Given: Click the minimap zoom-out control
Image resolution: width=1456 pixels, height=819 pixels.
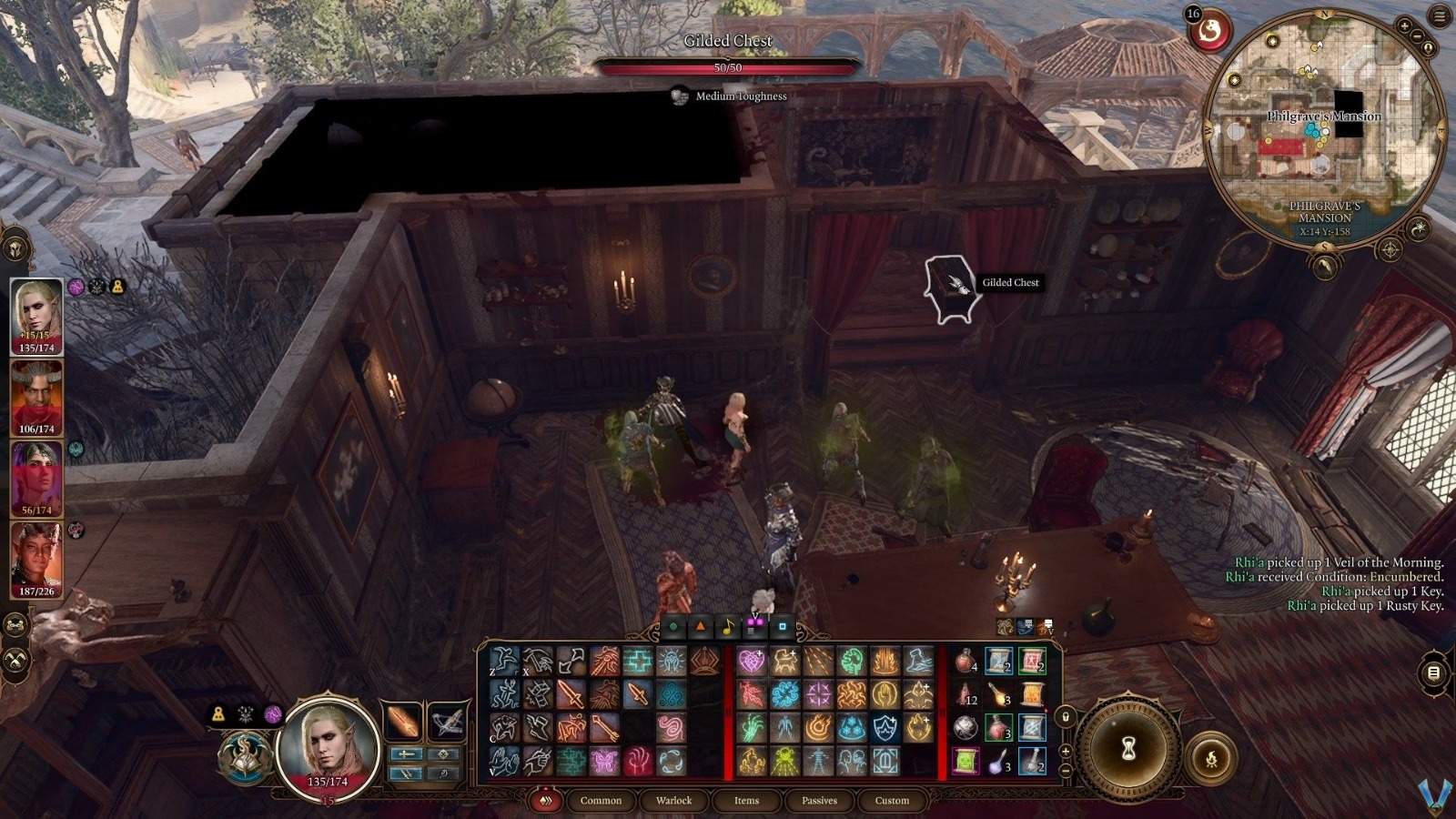Looking at the screenshot, I should pos(1417,35).
